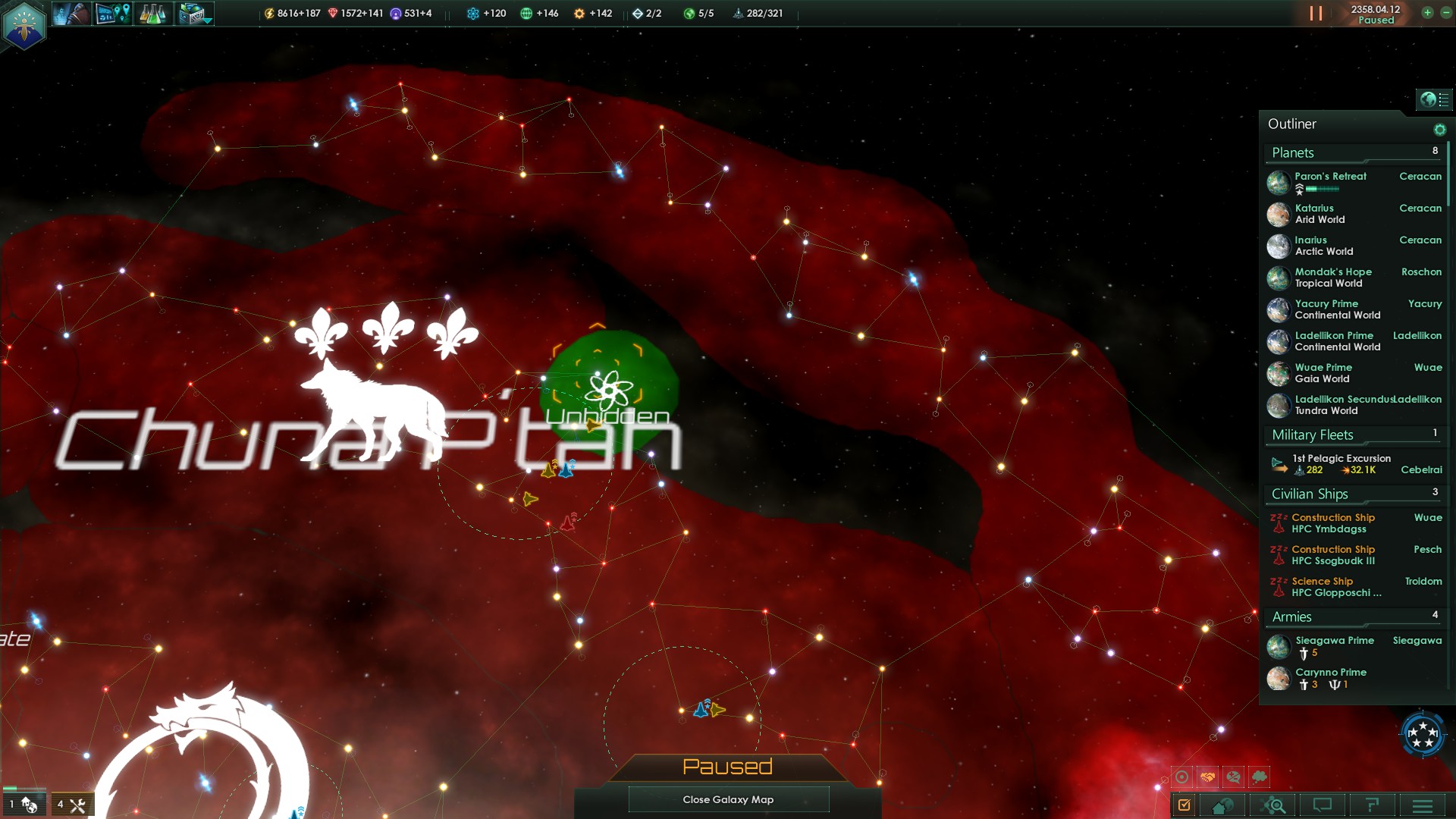Increase game speed with the plus button

(x=1427, y=13)
